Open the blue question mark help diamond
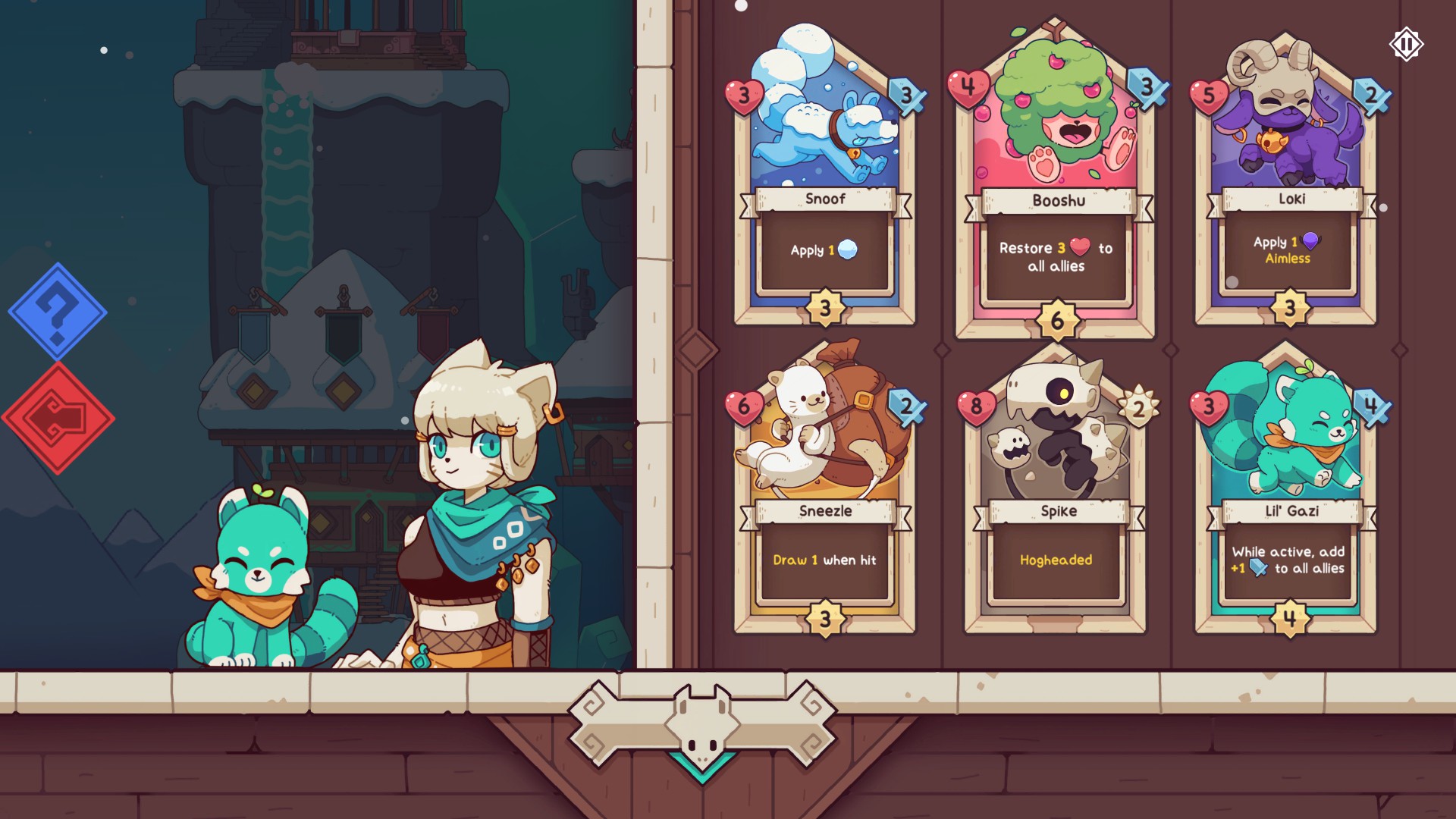1456x819 pixels. click(59, 312)
